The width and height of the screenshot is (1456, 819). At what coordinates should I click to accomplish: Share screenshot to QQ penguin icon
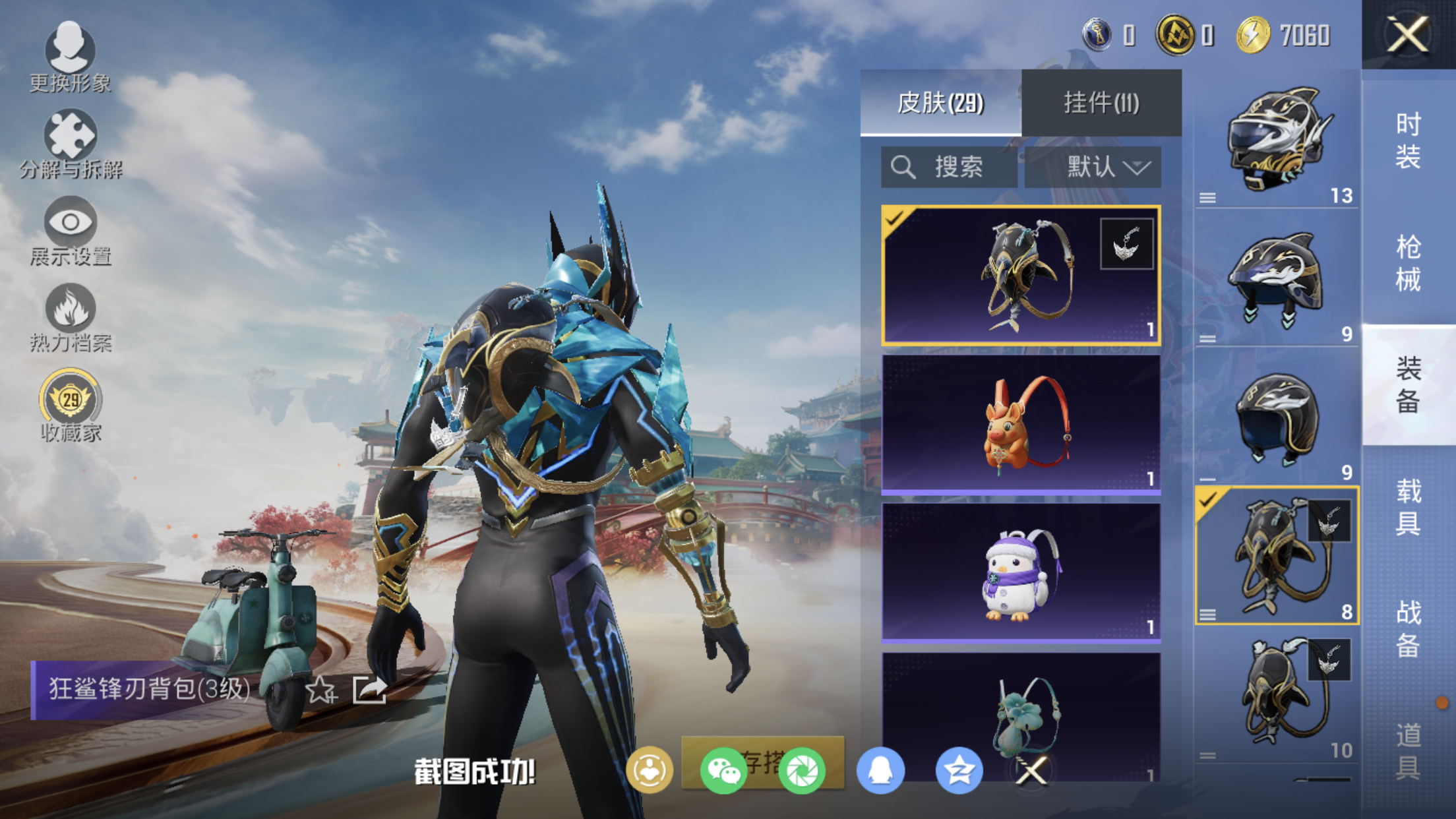[x=880, y=770]
